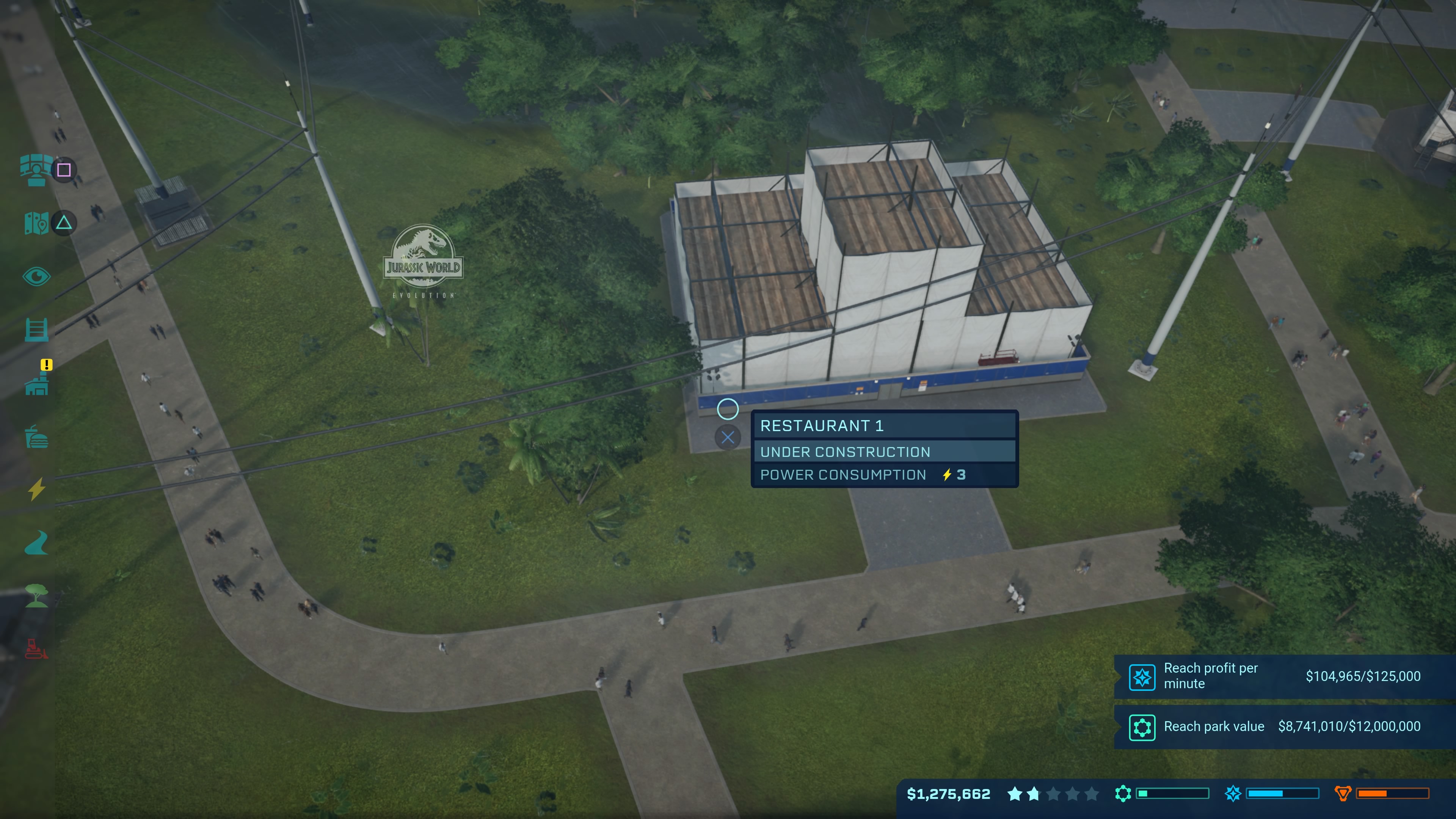Viewport: 1456px width, 819px height.
Task: Select the power lightning bolt menu
Action: click(36, 490)
